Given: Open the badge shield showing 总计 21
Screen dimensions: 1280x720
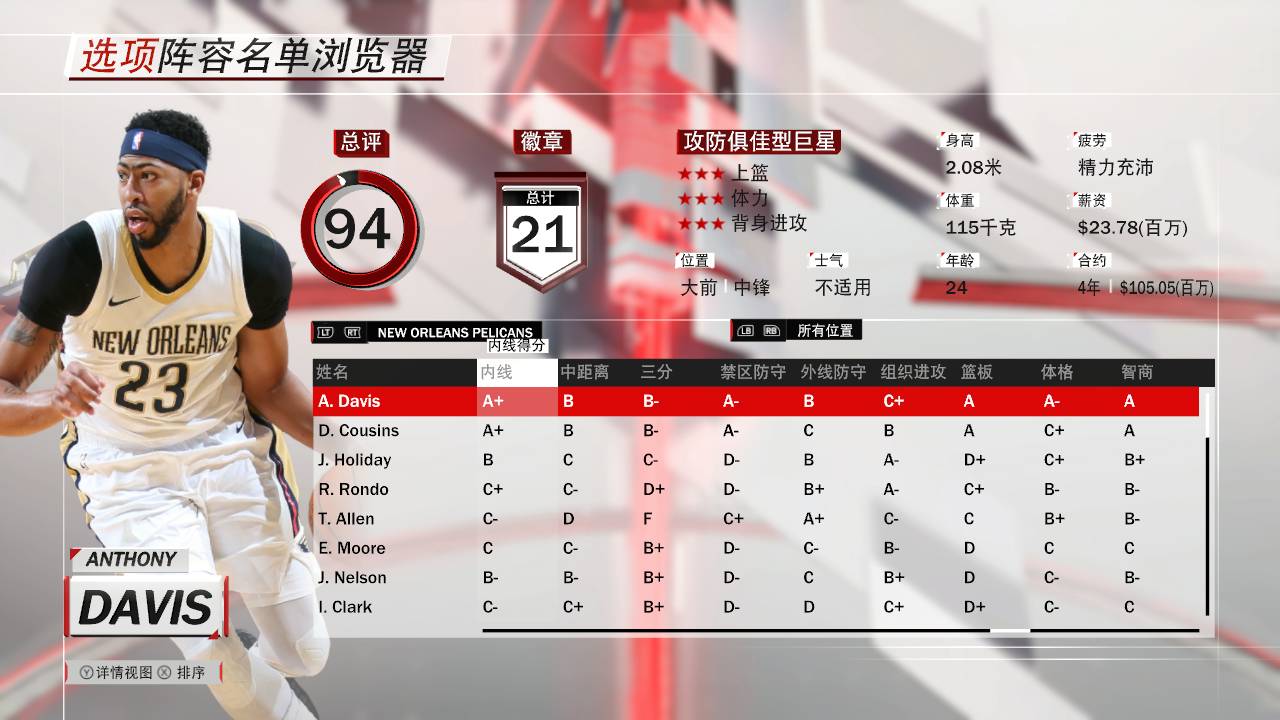Looking at the screenshot, I should [x=541, y=225].
